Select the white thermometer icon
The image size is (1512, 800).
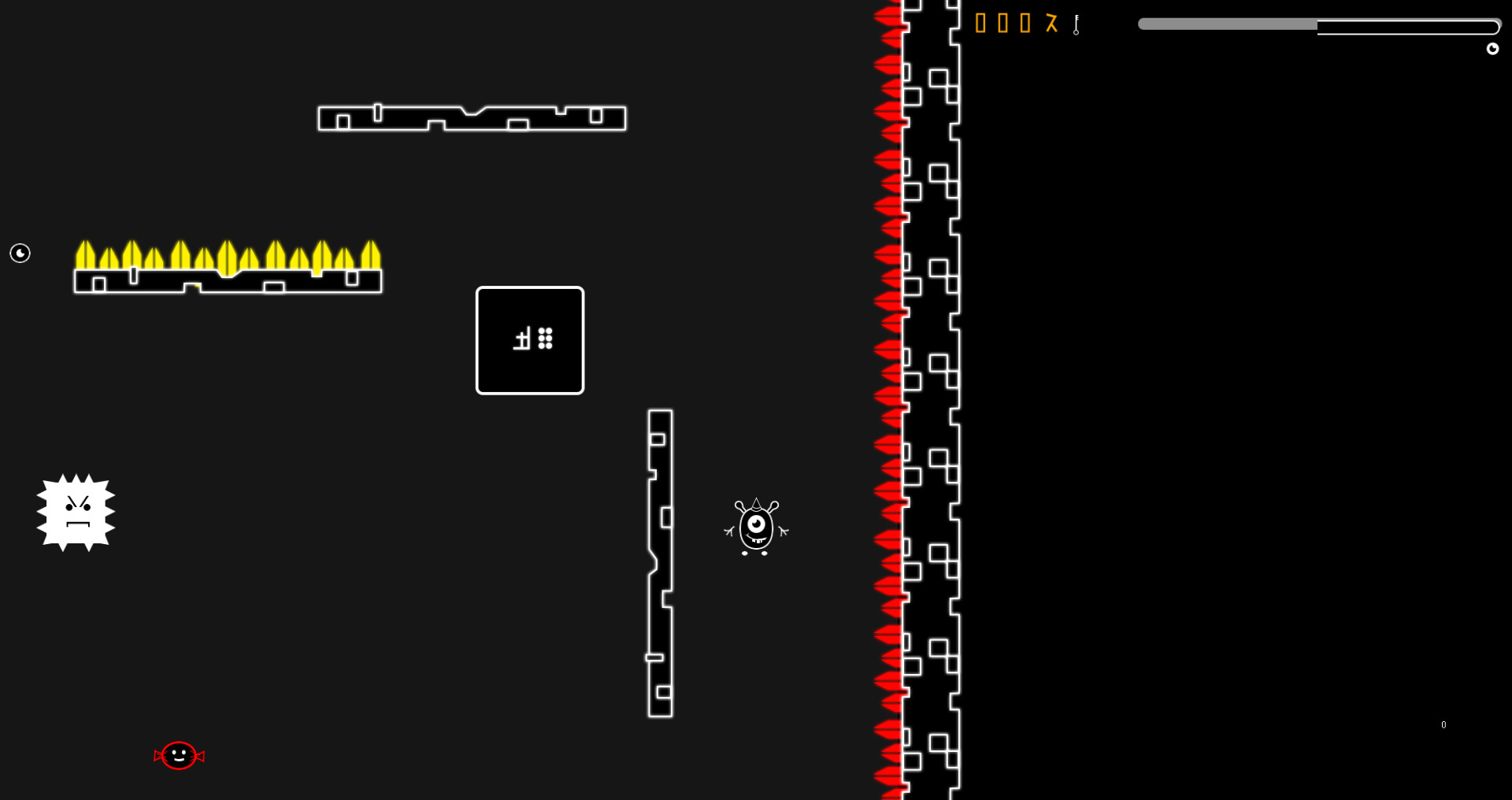[x=1075, y=24]
